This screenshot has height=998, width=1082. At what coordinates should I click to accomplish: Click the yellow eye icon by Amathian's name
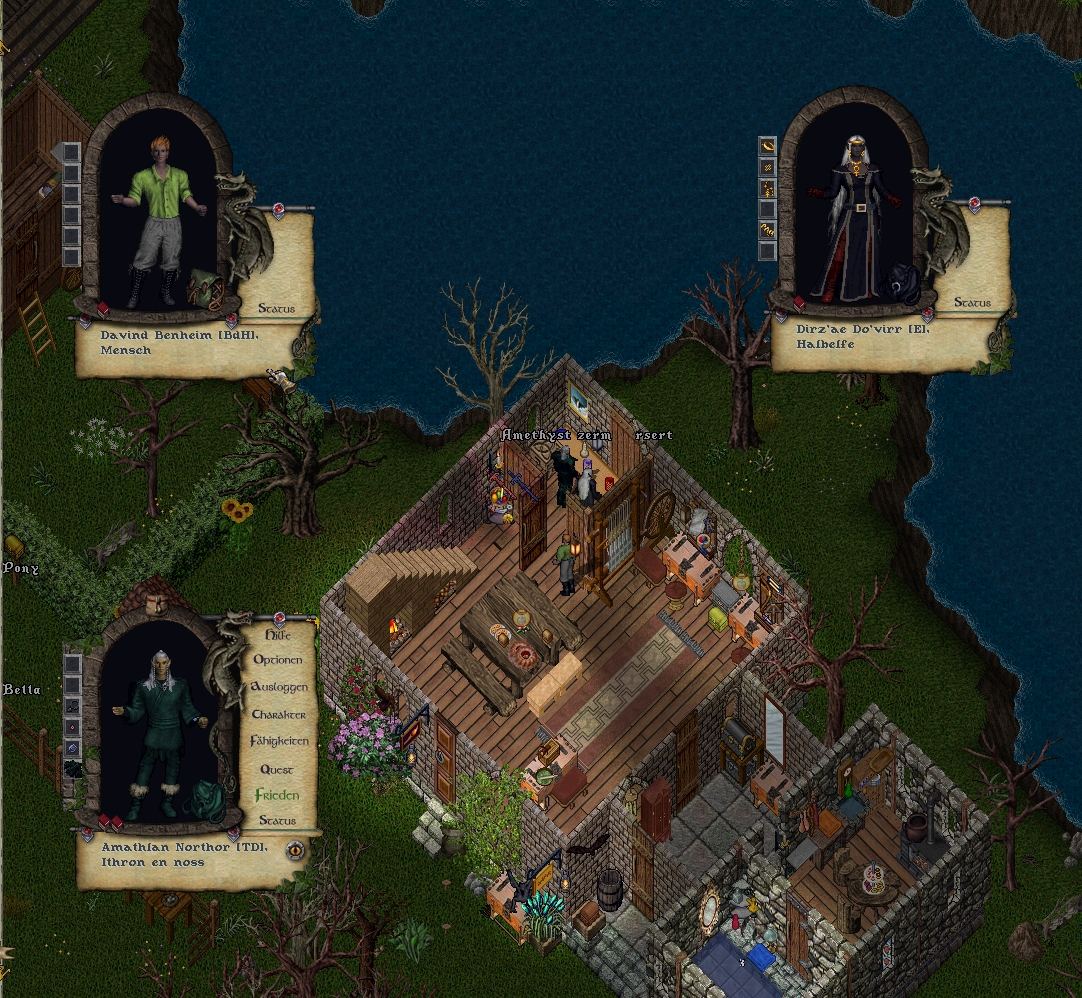pos(295,851)
